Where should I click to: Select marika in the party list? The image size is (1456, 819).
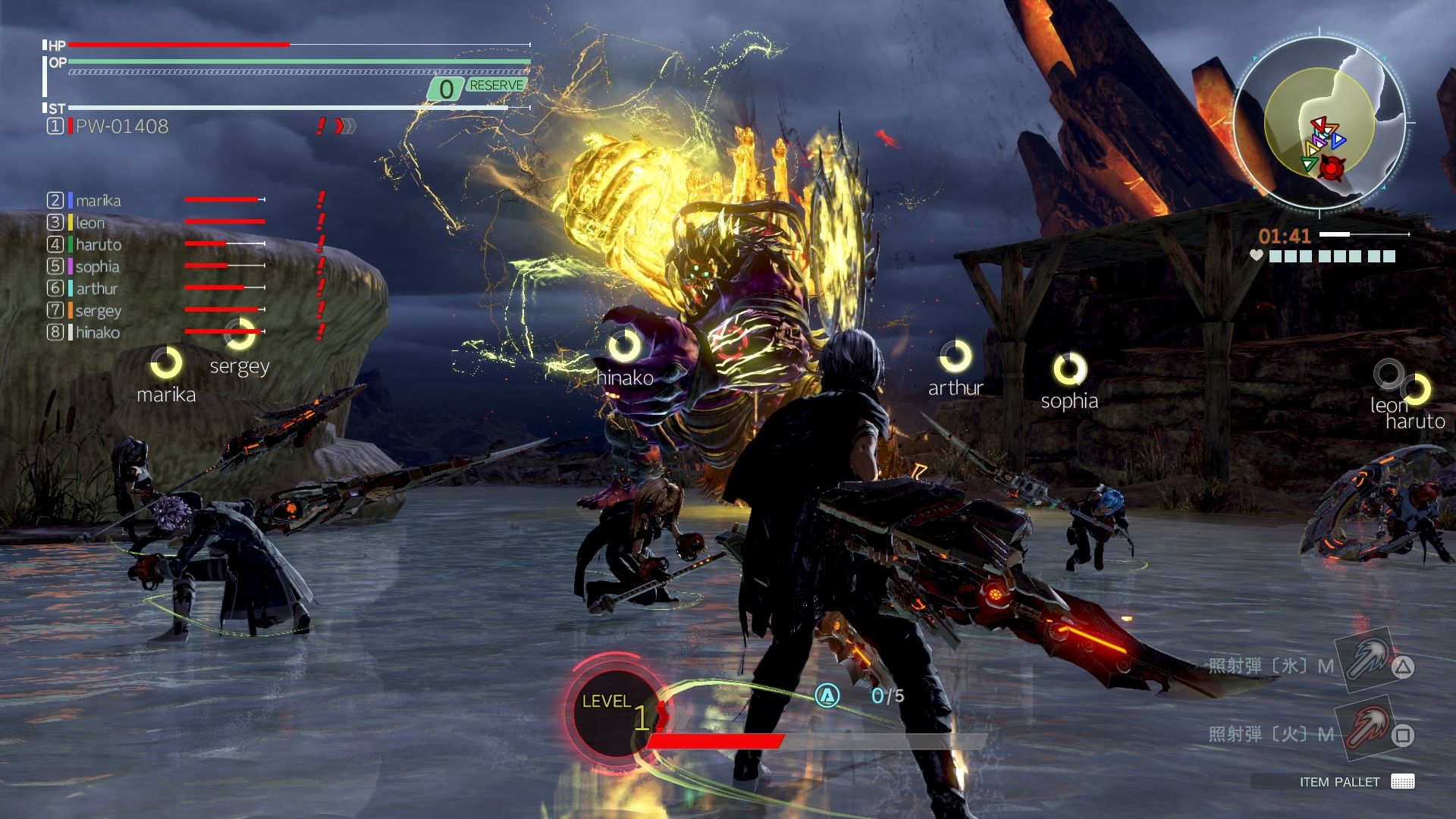(x=98, y=201)
